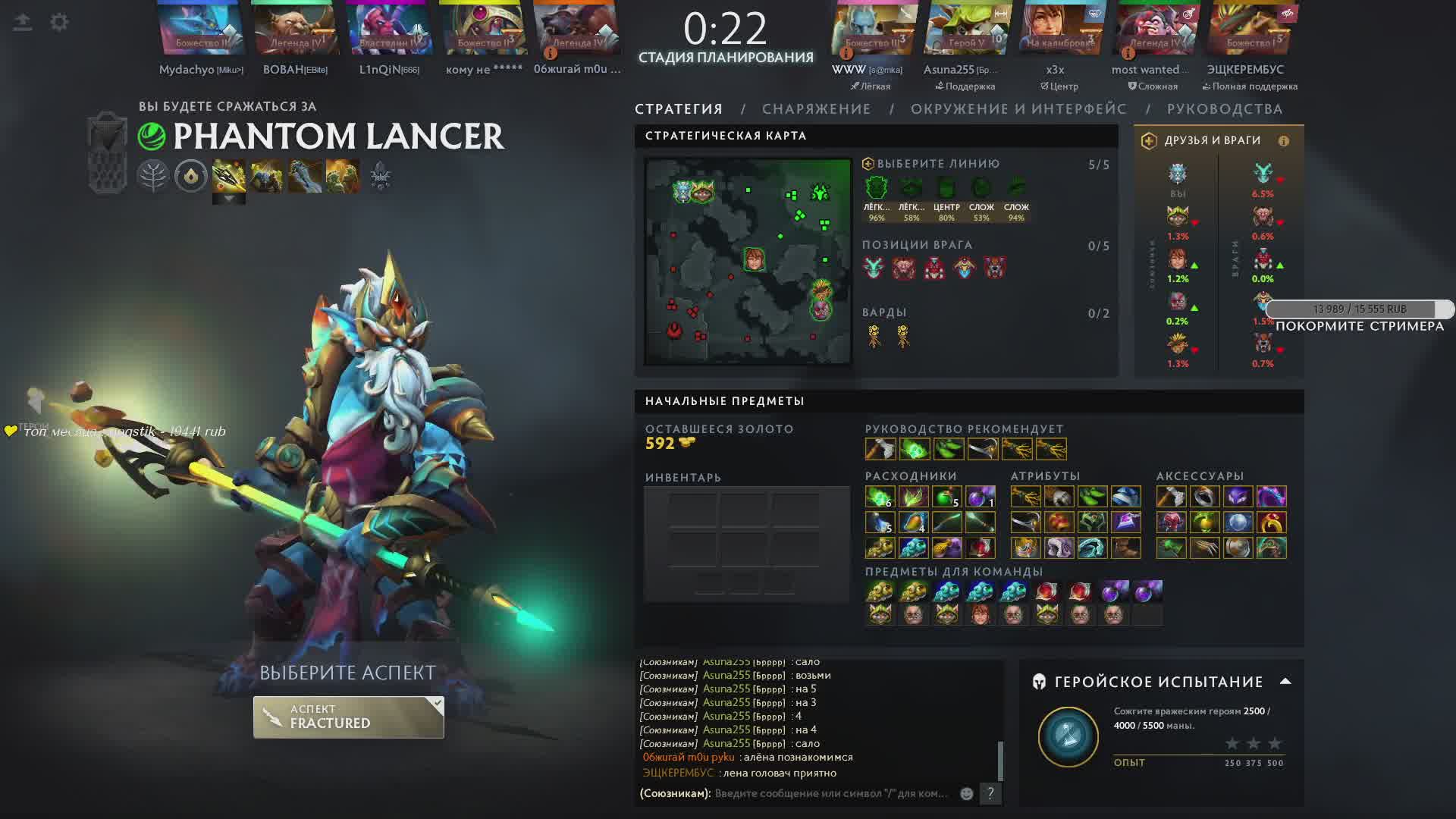The height and width of the screenshot is (819, 1456).
Task: Switch to the Снаряжение tab
Action: click(x=816, y=109)
